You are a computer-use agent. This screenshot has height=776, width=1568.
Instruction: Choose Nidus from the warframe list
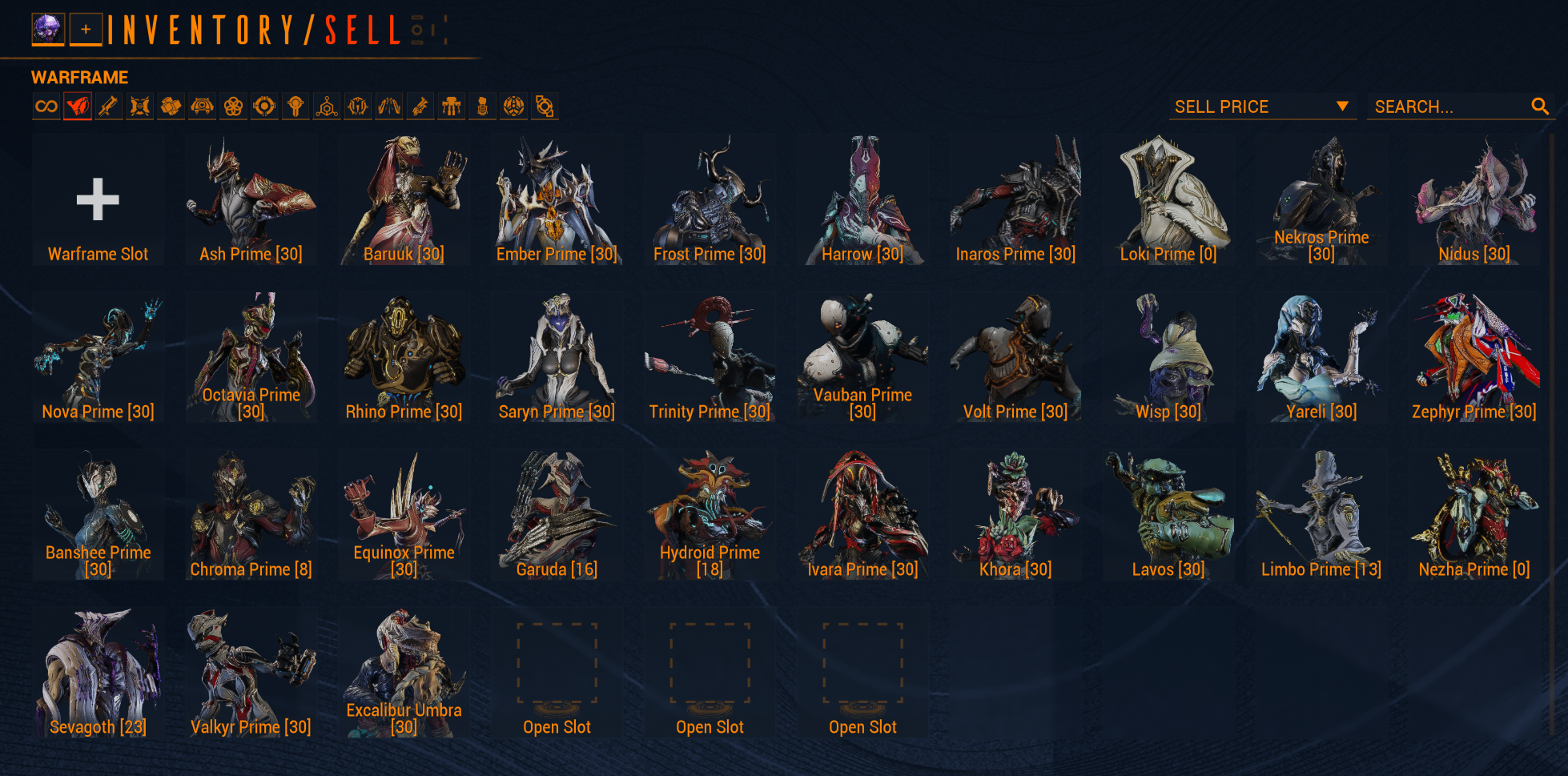(1474, 200)
